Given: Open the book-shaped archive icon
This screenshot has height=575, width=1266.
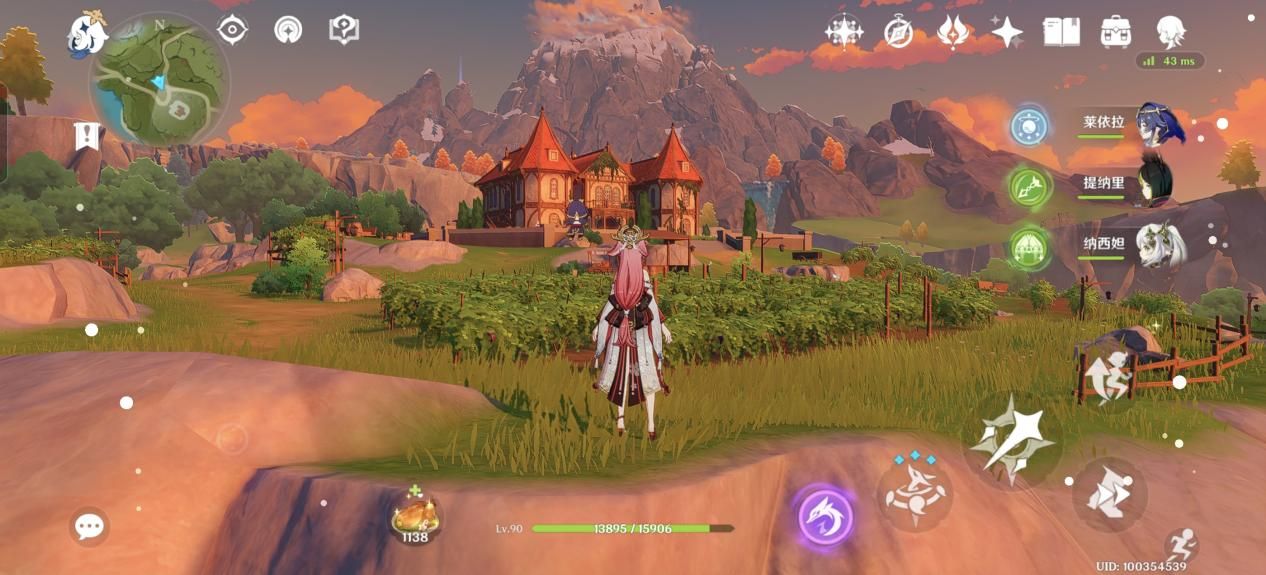Looking at the screenshot, I should point(1061,32).
